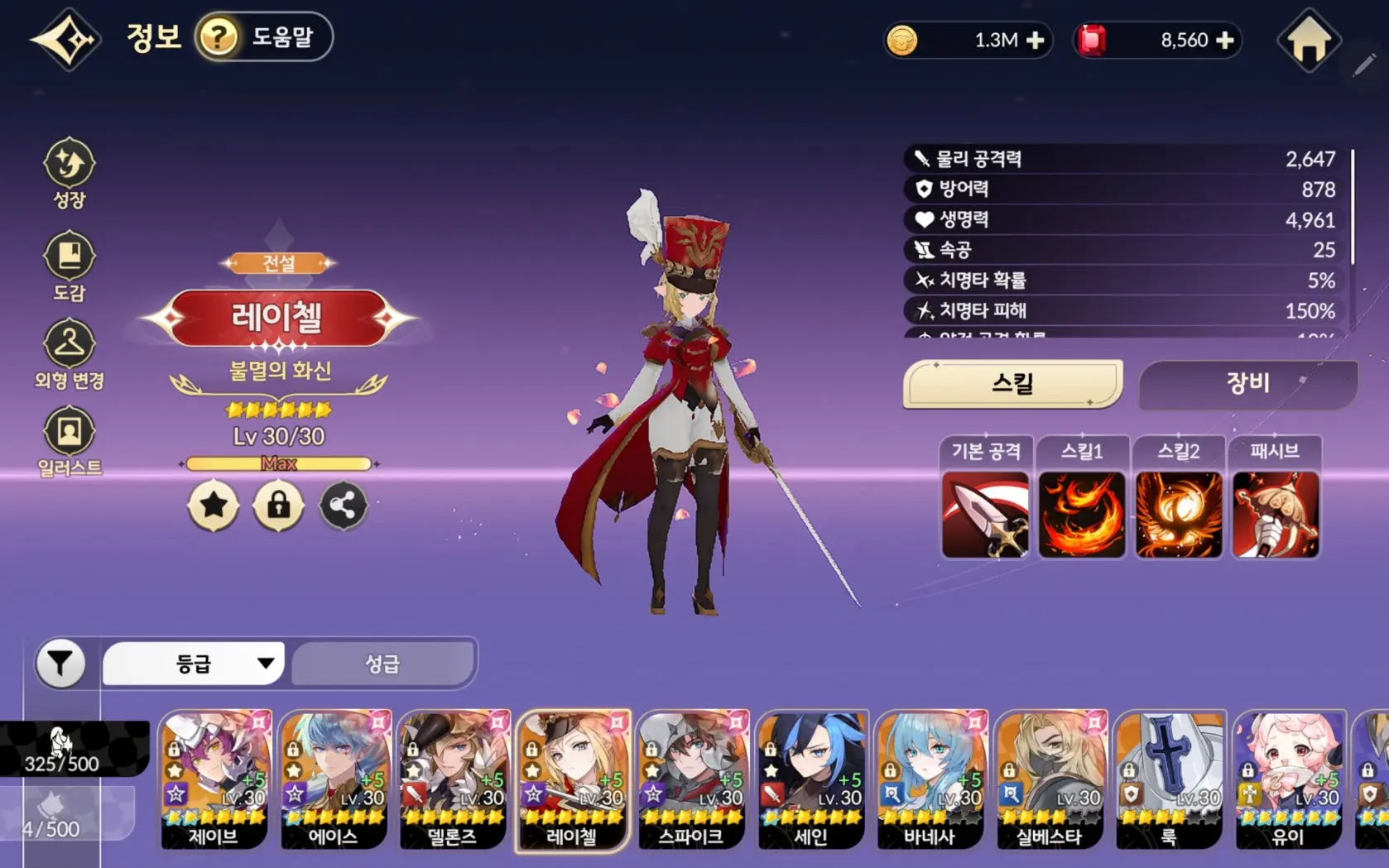View the 패시브 passive skill icon
This screenshot has width=1389, height=868.
[x=1275, y=514]
